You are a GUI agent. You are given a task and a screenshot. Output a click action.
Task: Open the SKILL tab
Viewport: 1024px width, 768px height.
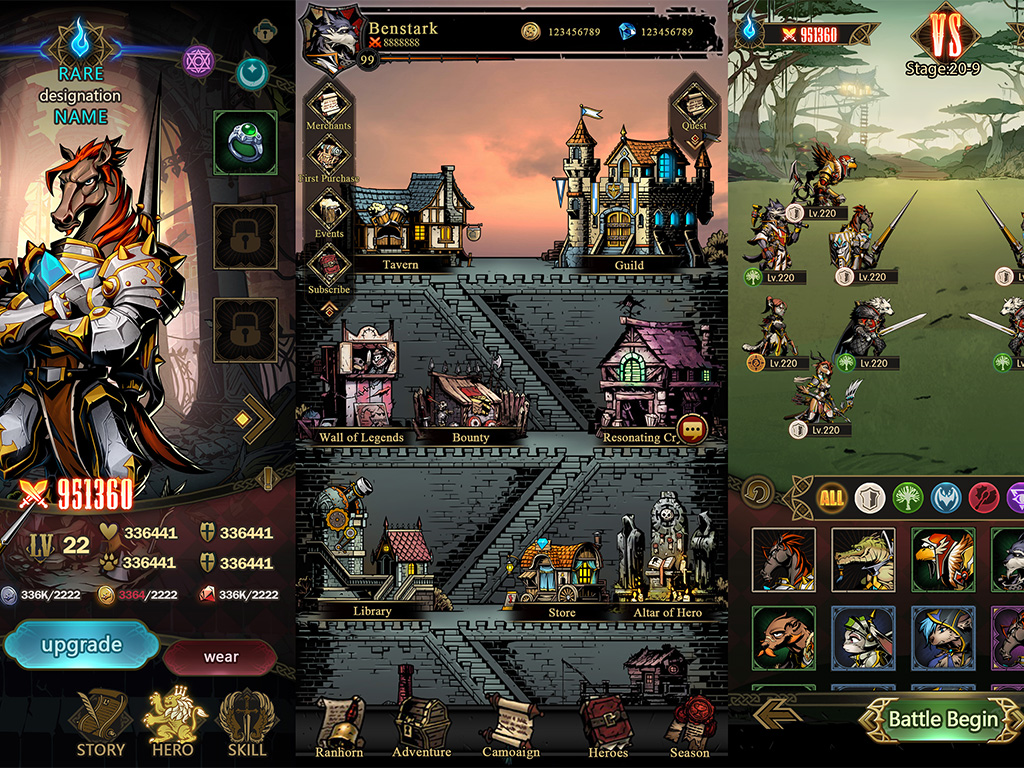point(247,722)
